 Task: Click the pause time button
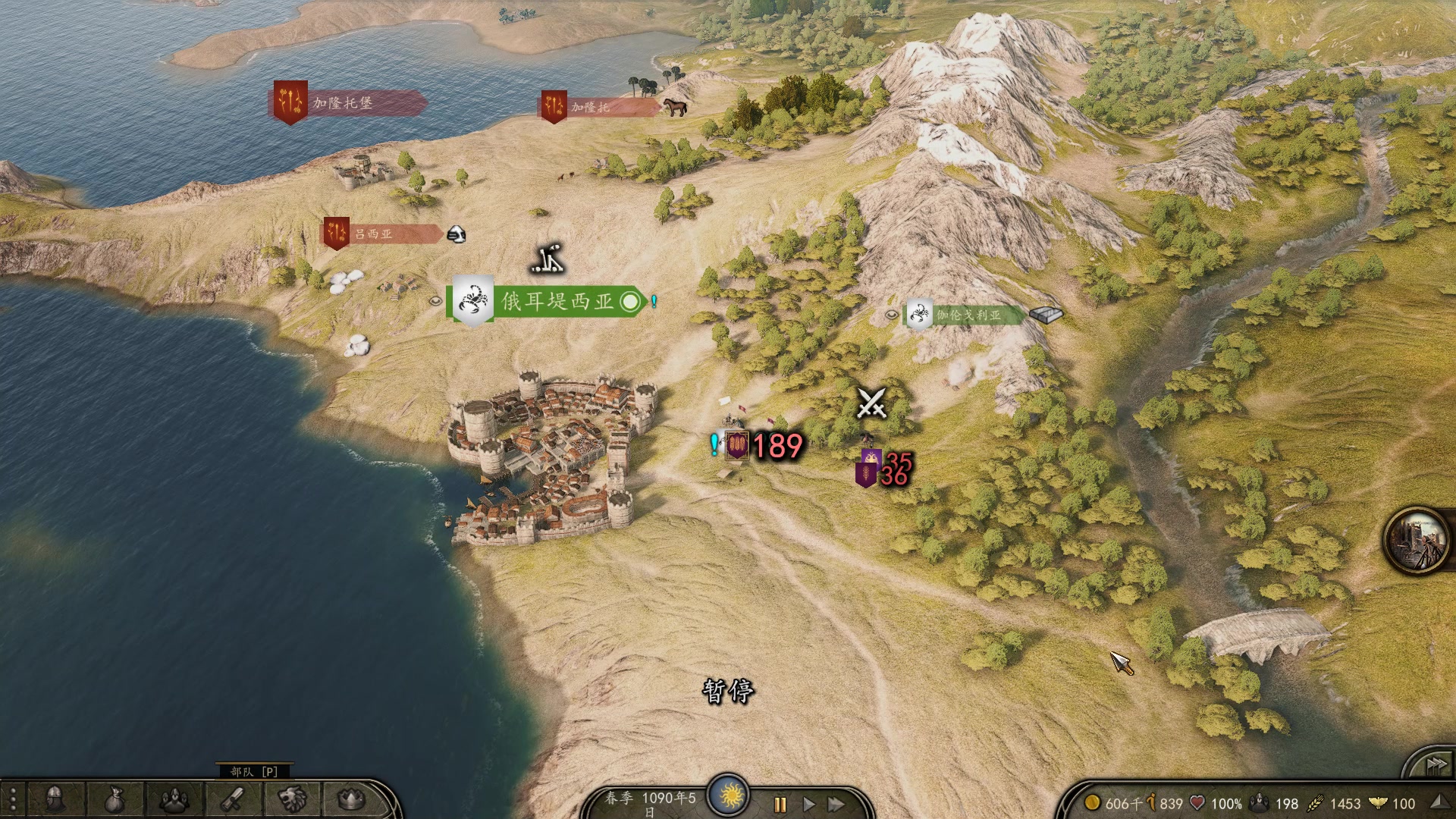click(x=780, y=804)
